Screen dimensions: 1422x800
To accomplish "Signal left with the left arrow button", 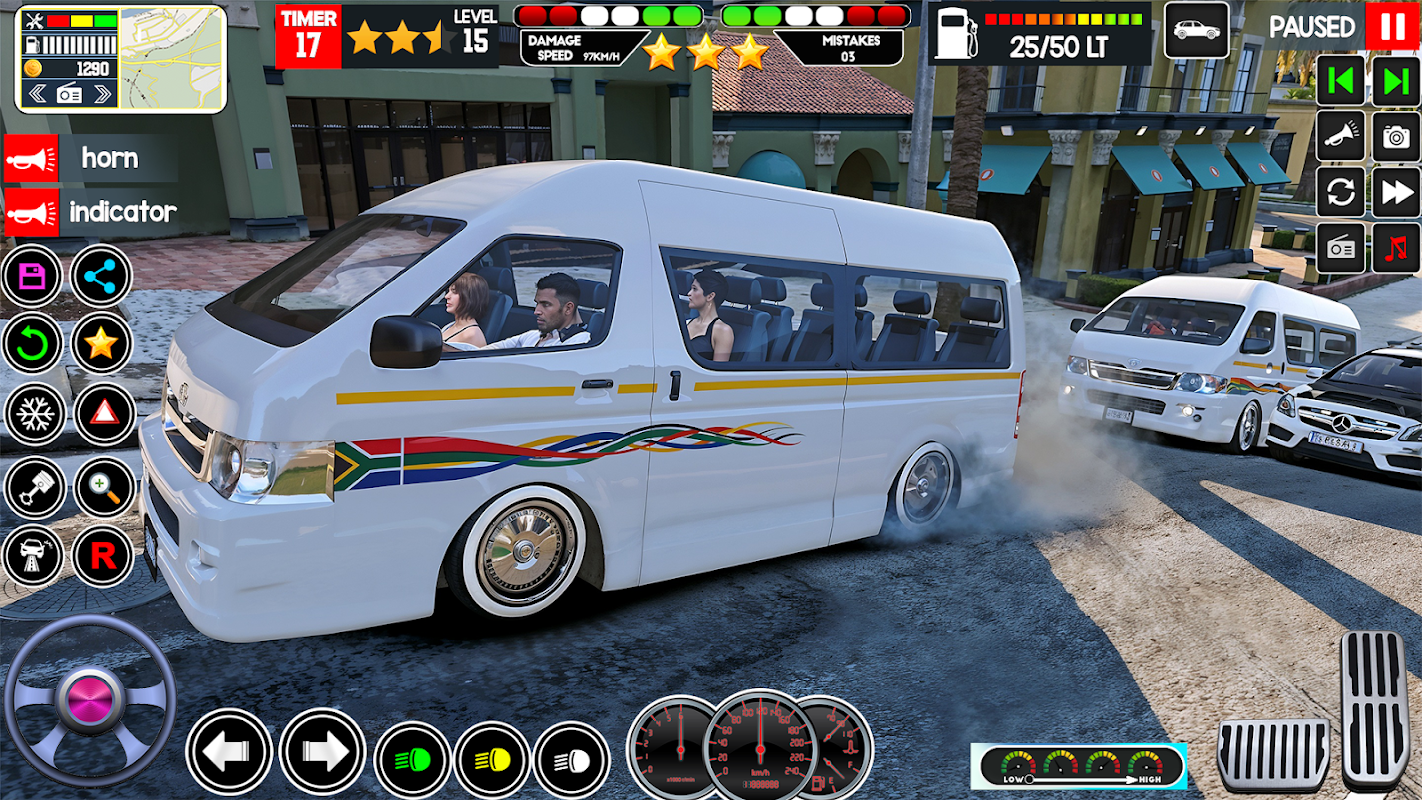I will [x=229, y=752].
